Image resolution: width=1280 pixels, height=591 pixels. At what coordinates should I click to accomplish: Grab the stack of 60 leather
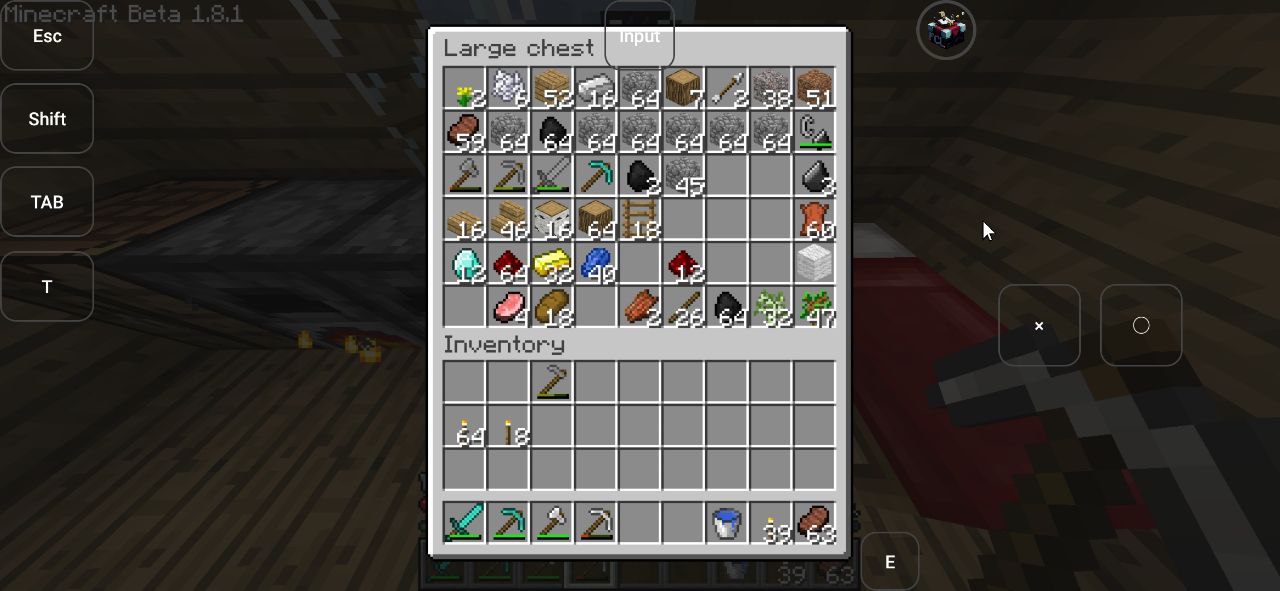pos(815,218)
